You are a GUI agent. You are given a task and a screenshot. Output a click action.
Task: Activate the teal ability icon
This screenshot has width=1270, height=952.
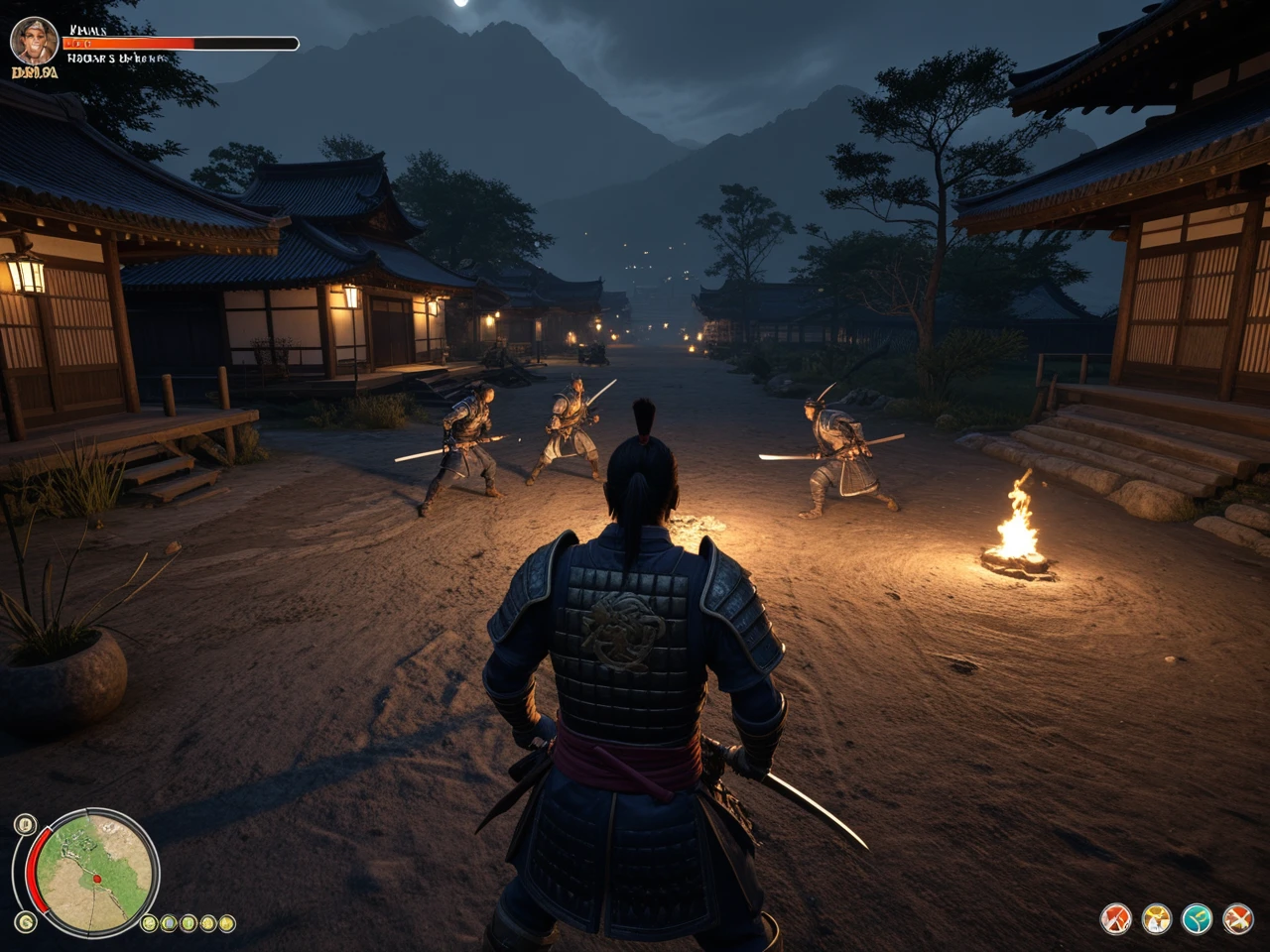(1198, 919)
